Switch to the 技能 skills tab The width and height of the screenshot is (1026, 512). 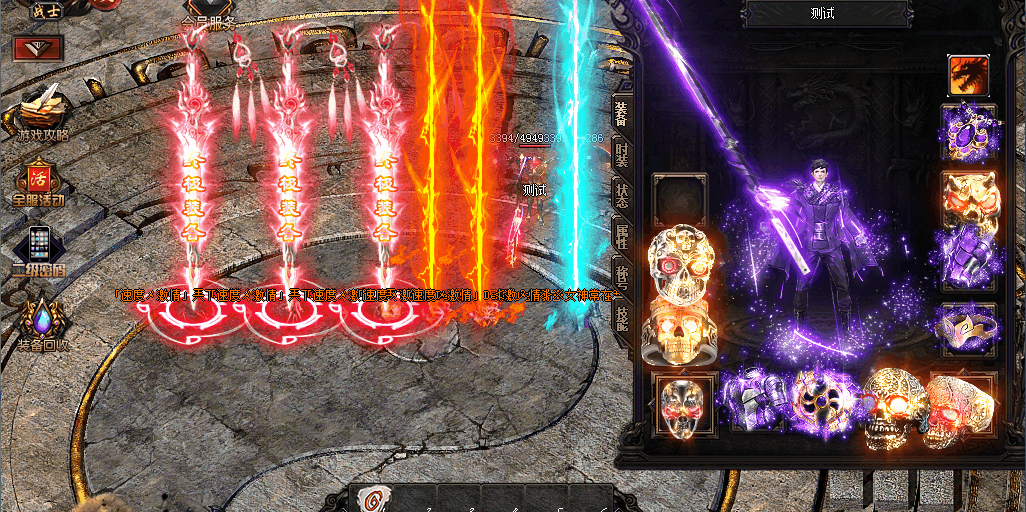coord(622,318)
